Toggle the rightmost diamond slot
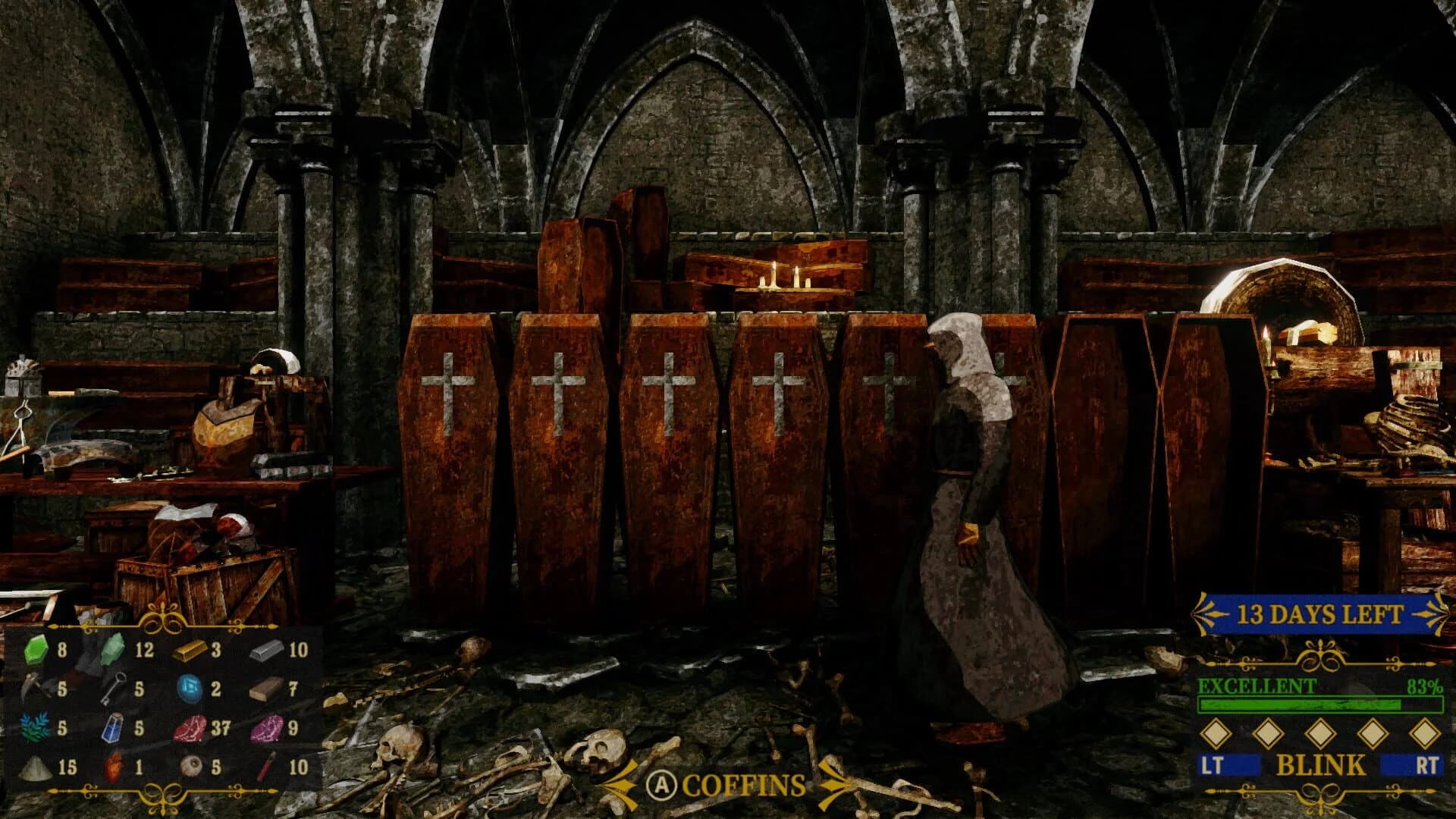The width and height of the screenshot is (1456, 819). click(x=1425, y=733)
